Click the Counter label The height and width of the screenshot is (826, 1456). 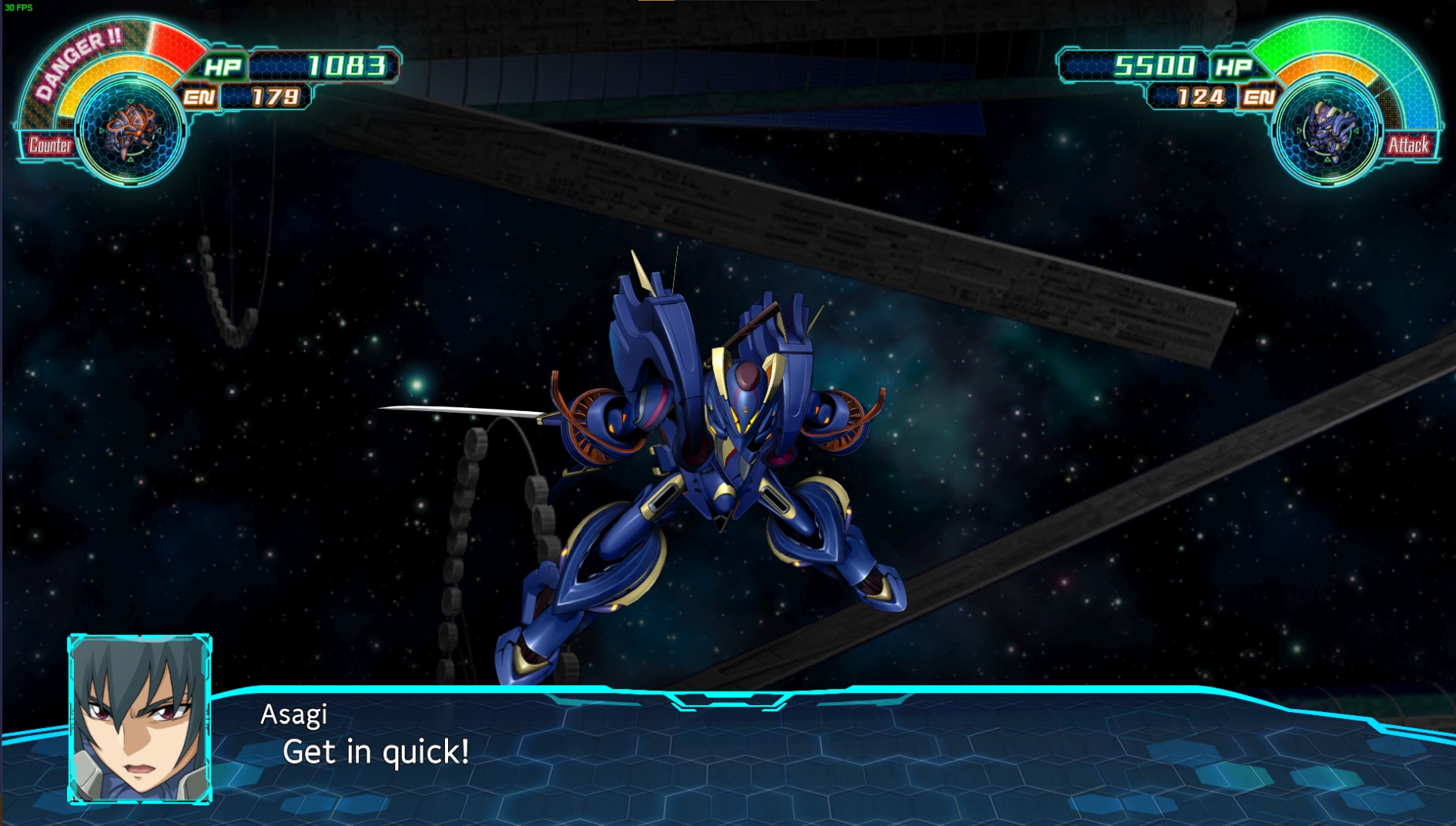coord(49,145)
